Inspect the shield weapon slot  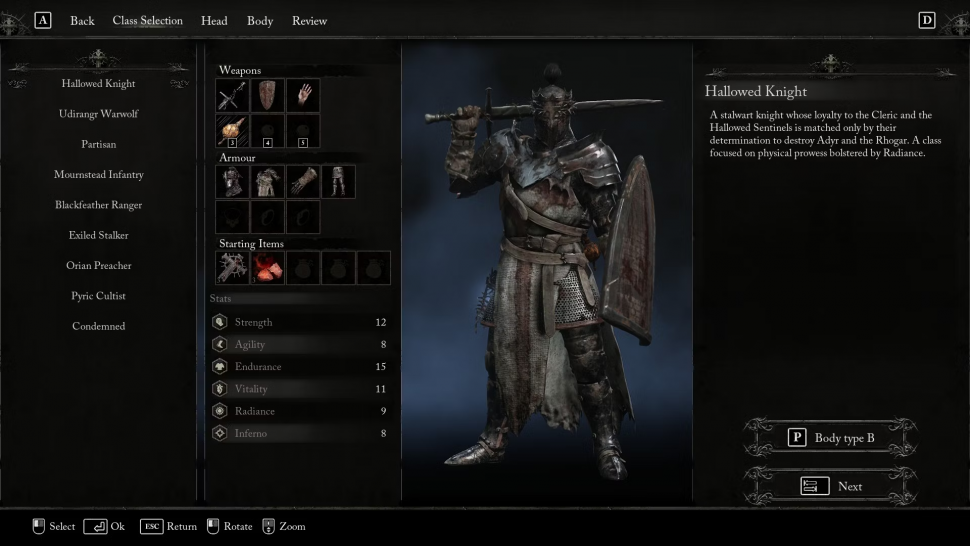268,96
